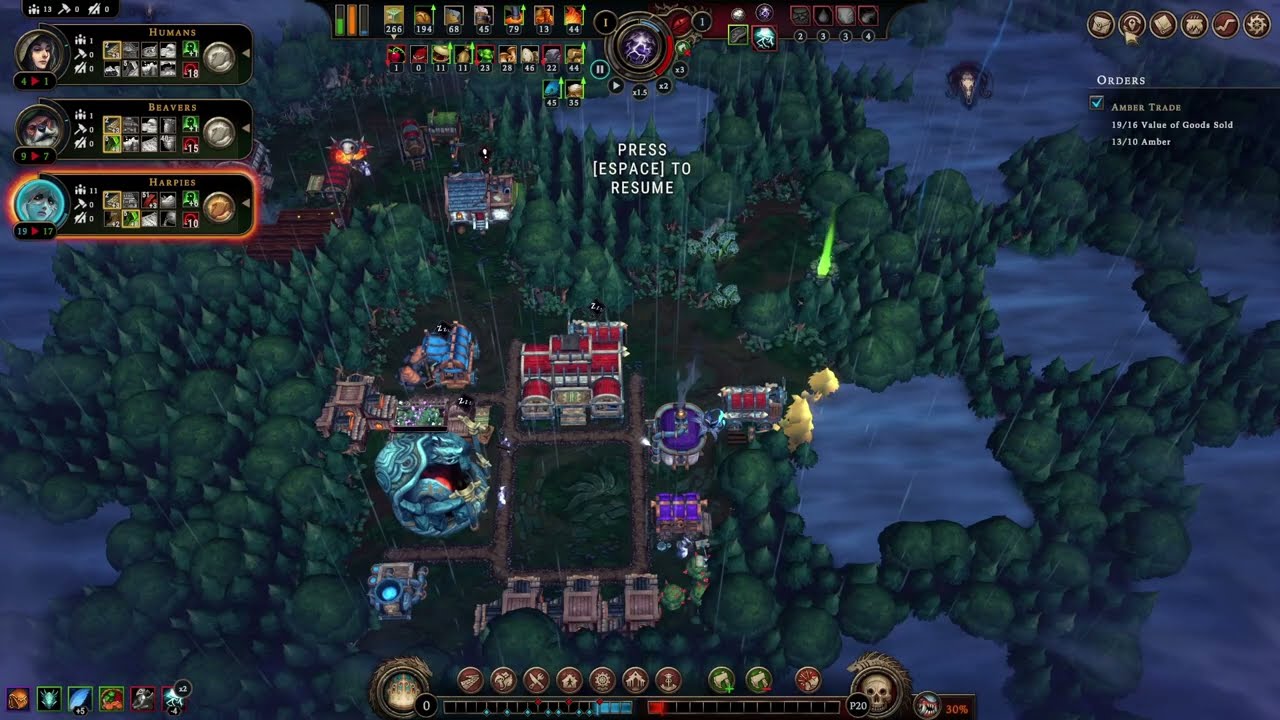Click the pause game speed button

(599, 69)
